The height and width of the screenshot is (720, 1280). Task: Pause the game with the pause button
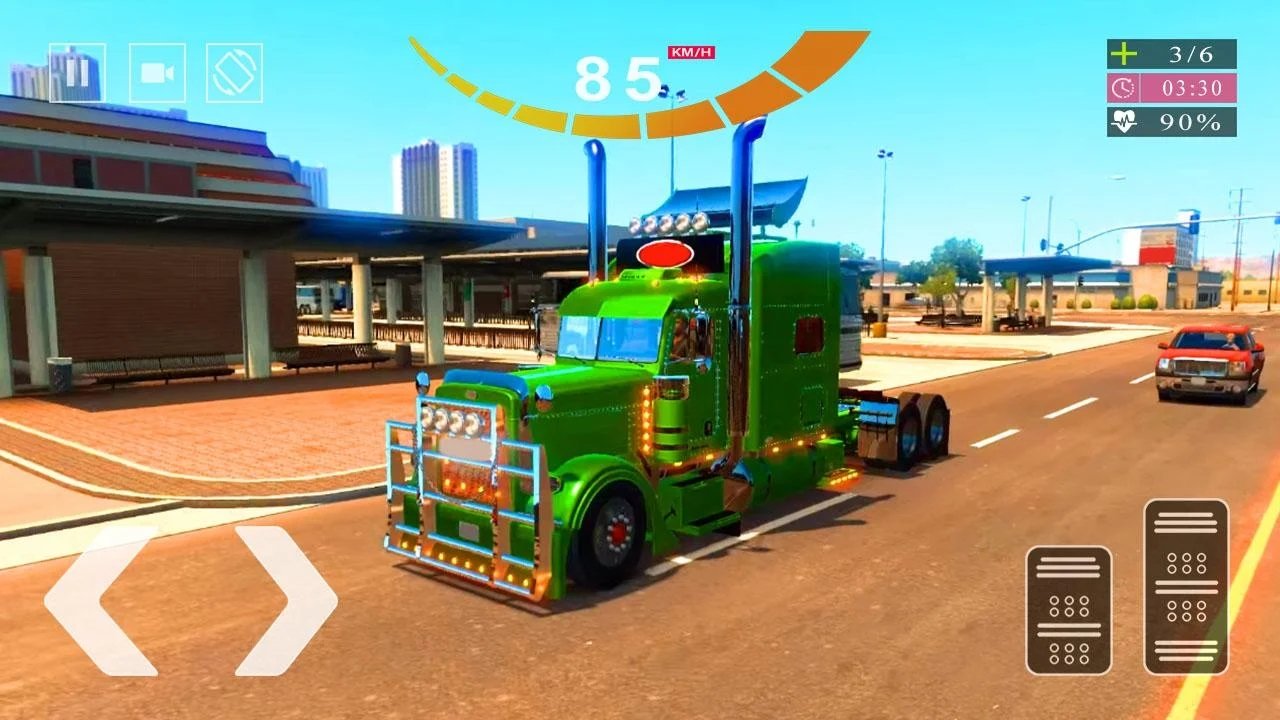pos(77,73)
